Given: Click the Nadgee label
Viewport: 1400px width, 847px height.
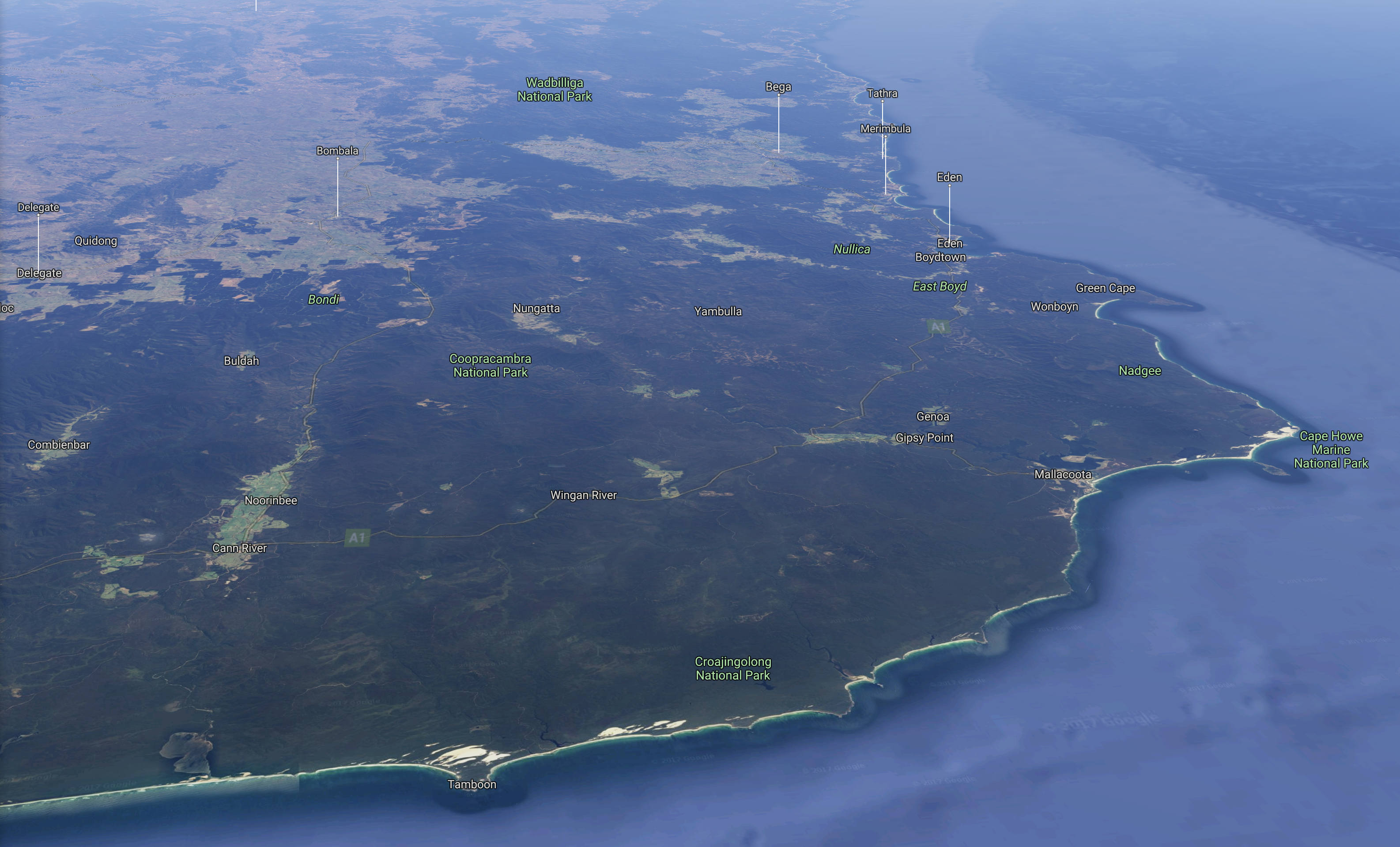Looking at the screenshot, I should click(1140, 371).
